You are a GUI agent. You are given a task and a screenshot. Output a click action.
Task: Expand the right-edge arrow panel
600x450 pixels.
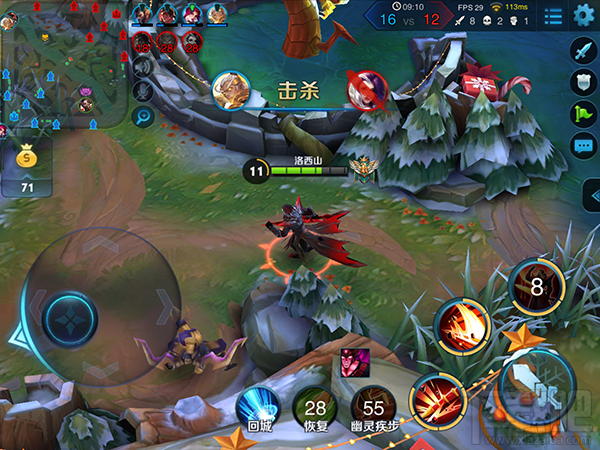point(590,202)
